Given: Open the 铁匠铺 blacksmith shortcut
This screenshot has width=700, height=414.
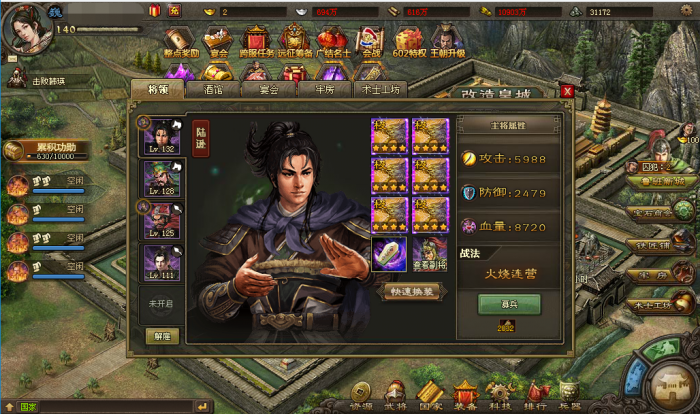Looking at the screenshot, I should (x=652, y=243).
